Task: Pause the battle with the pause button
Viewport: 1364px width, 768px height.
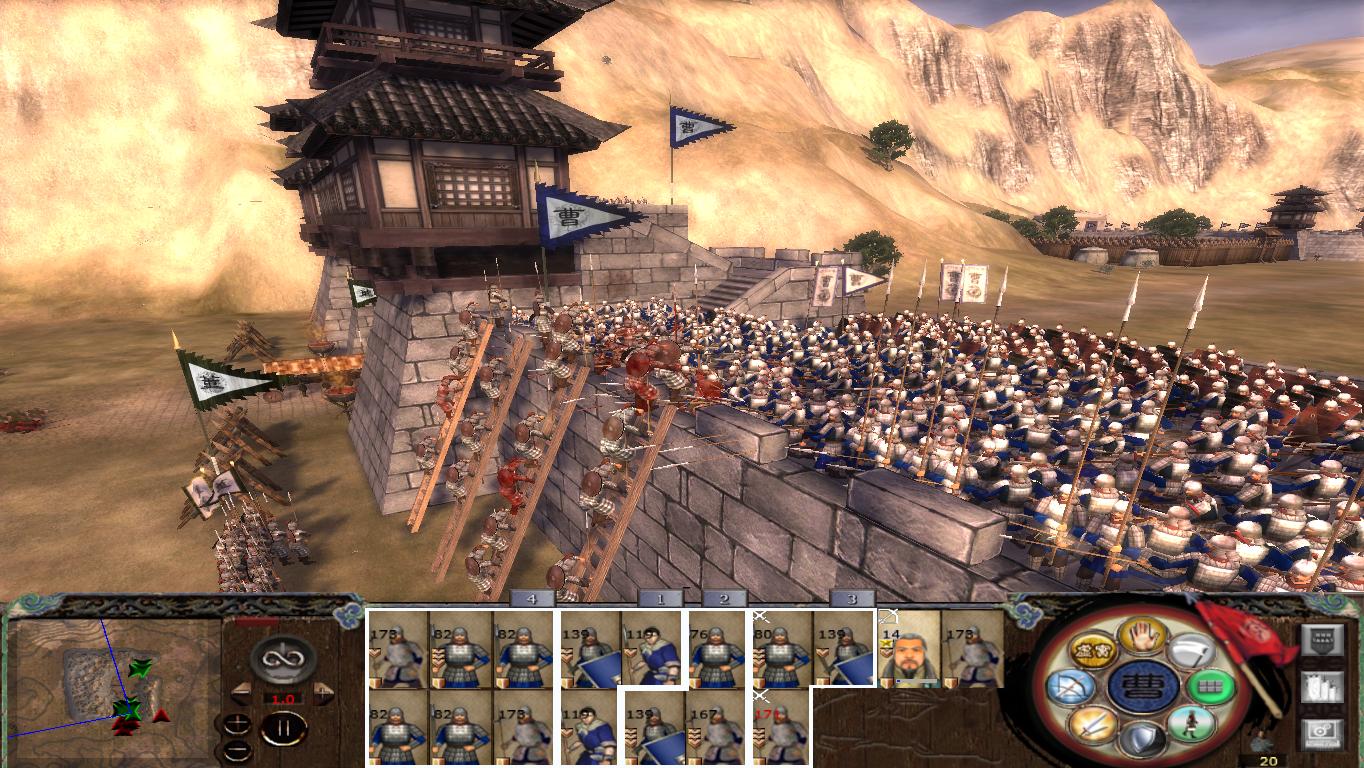Action: point(284,730)
